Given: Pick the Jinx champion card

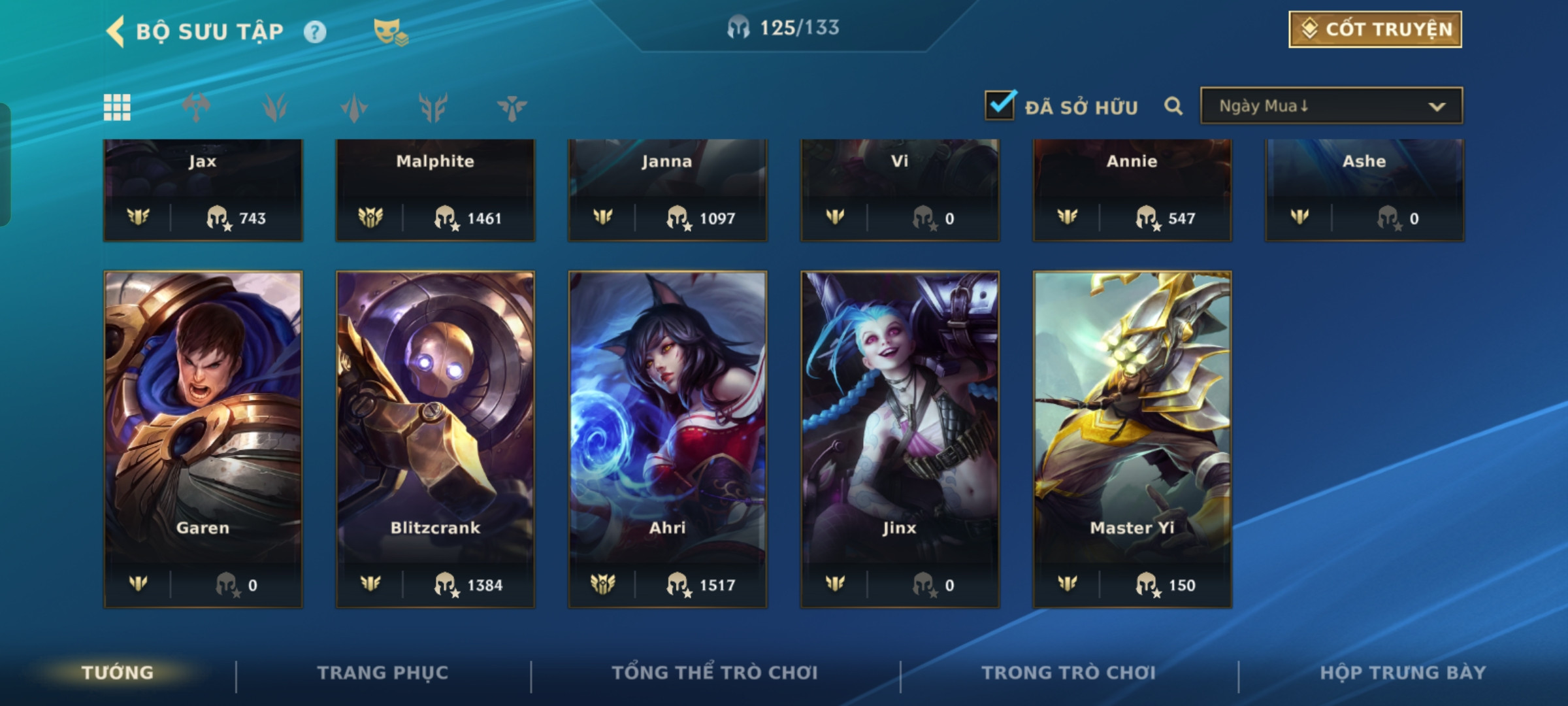Looking at the screenshot, I should [900, 439].
